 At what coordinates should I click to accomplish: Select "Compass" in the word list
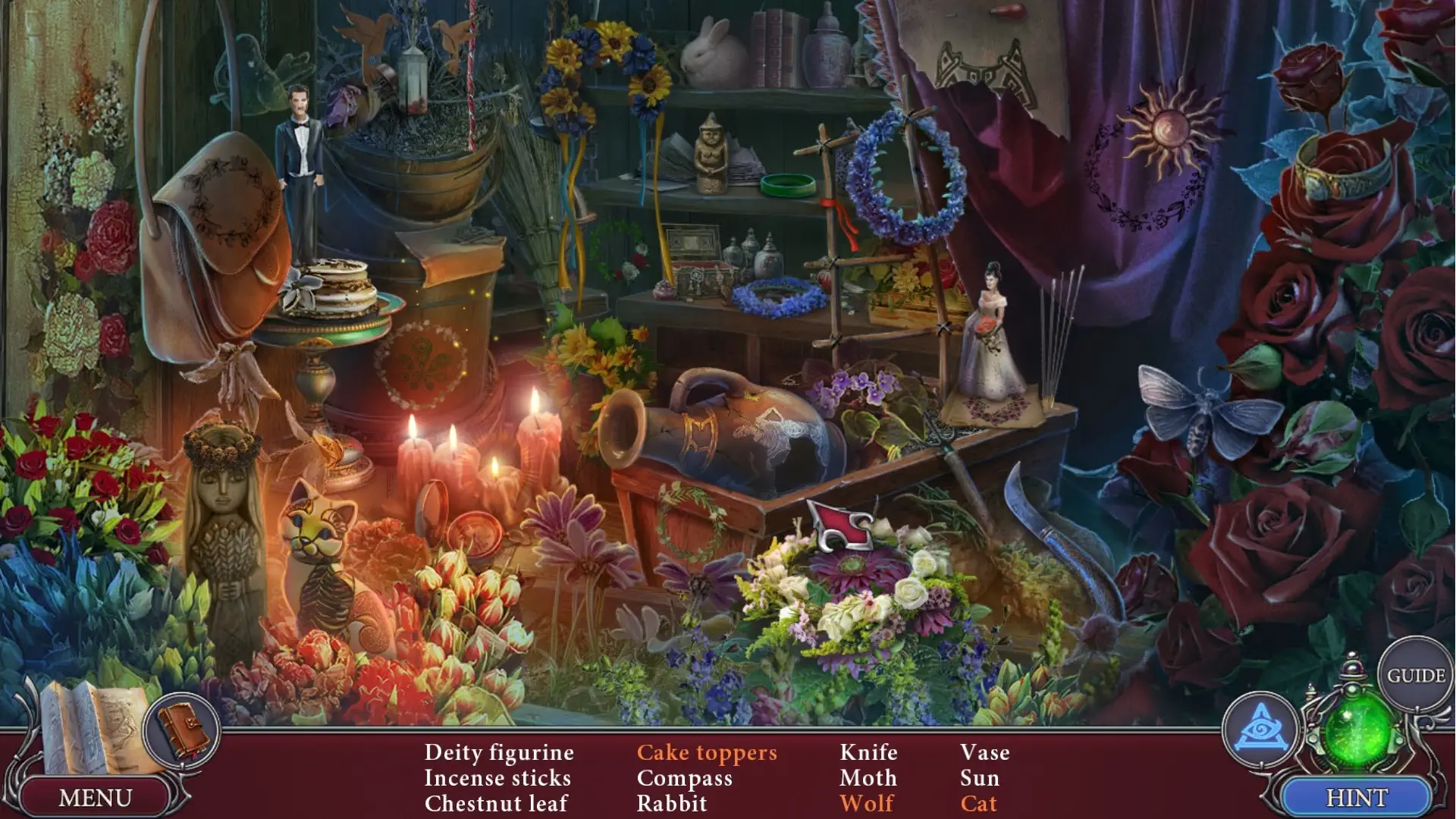click(x=685, y=778)
